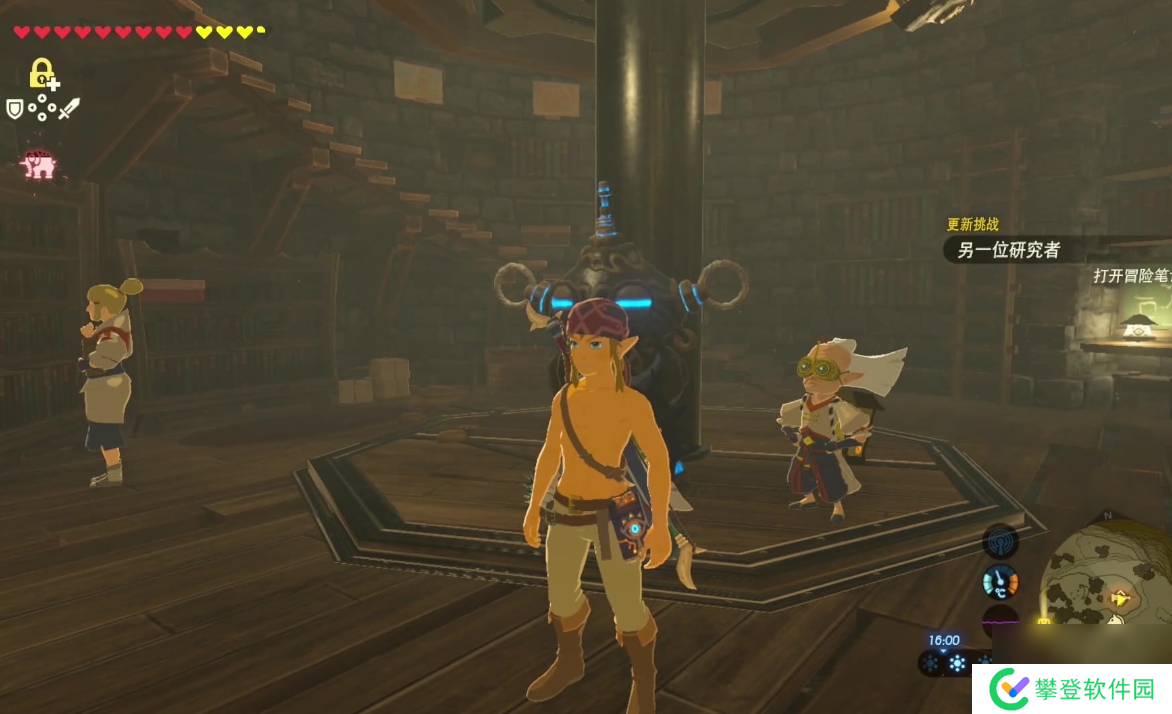The height and width of the screenshot is (714, 1172).
Task: Click the yellow quest marker on minimap
Action: click(1121, 599)
